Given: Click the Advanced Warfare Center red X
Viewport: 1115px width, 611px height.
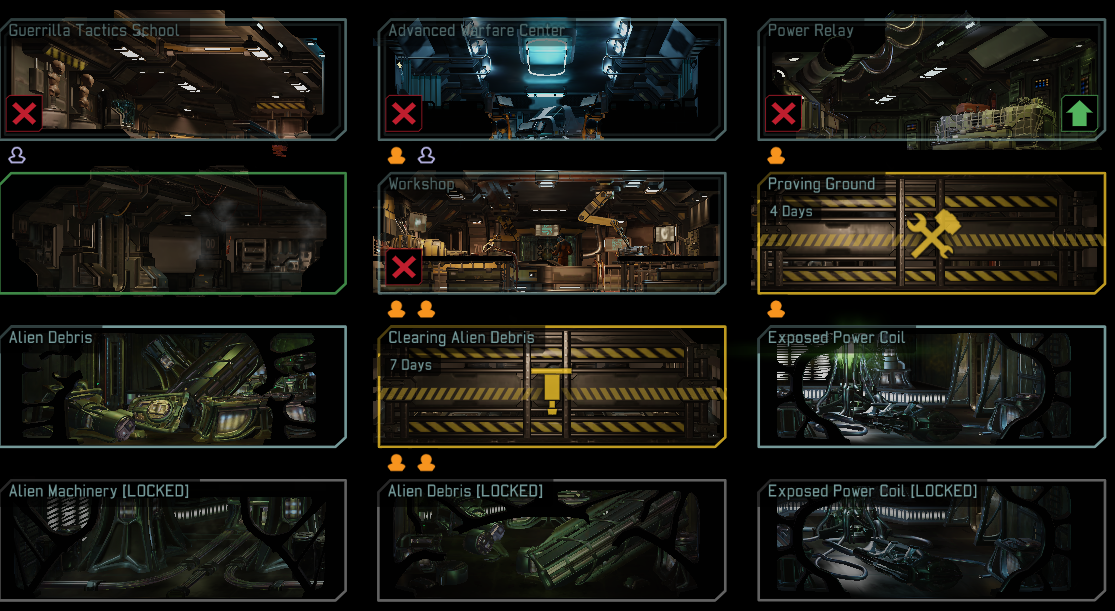Looking at the screenshot, I should [404, 114].
